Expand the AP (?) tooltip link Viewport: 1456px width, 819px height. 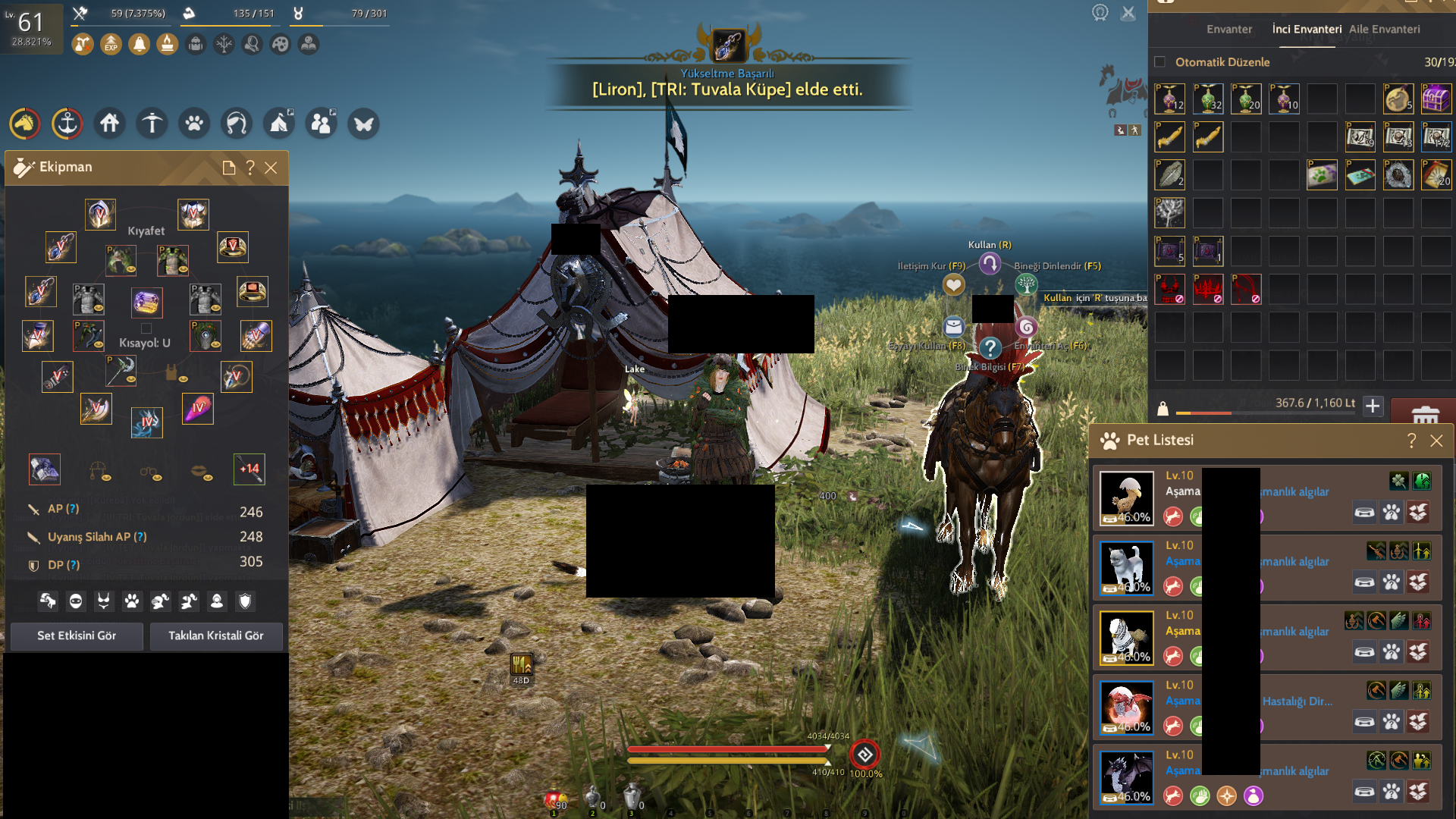pyautogui.click(x=72, y=509)
